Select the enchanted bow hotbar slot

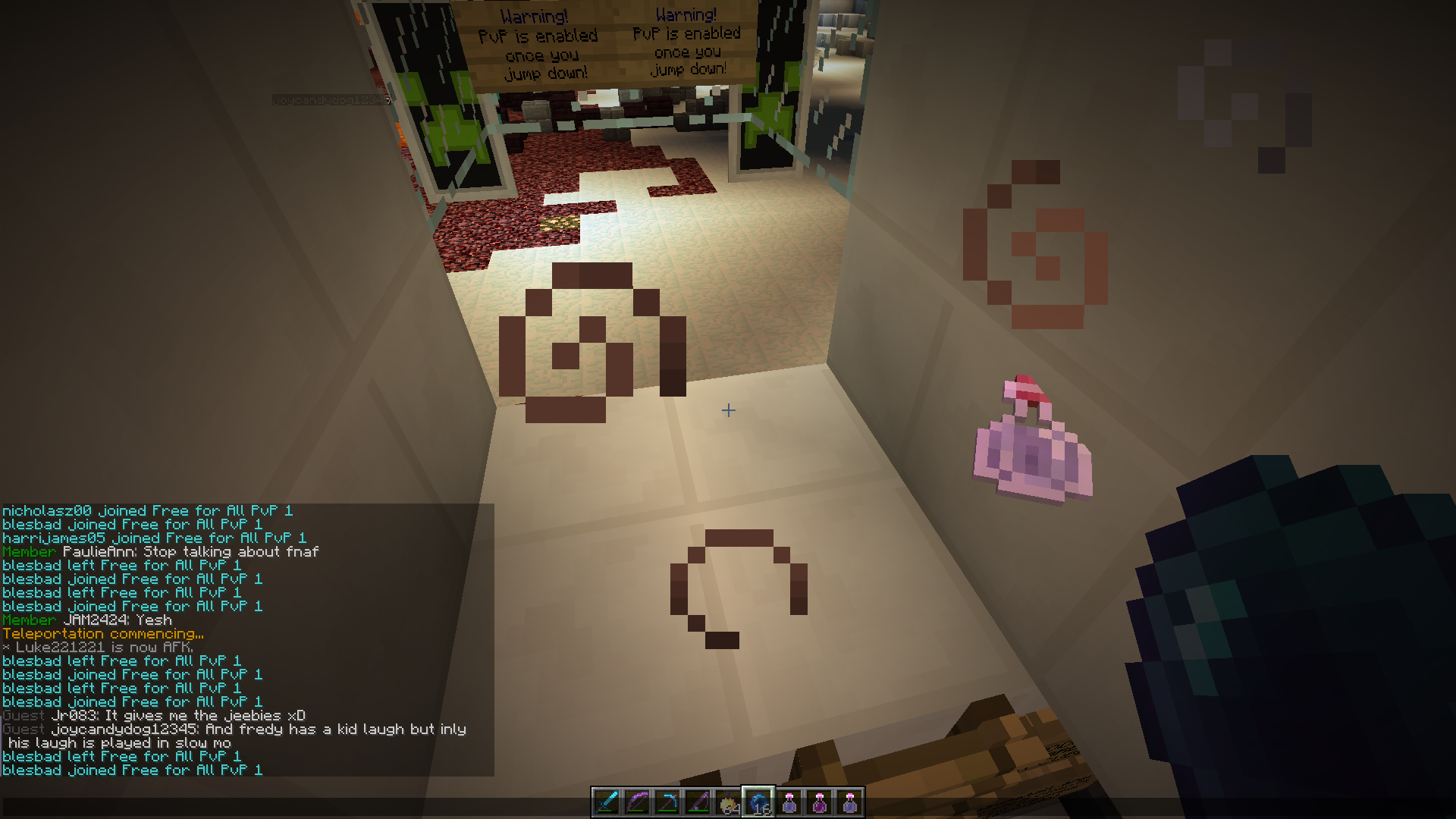pyautogui.click(x=637, y=802)
